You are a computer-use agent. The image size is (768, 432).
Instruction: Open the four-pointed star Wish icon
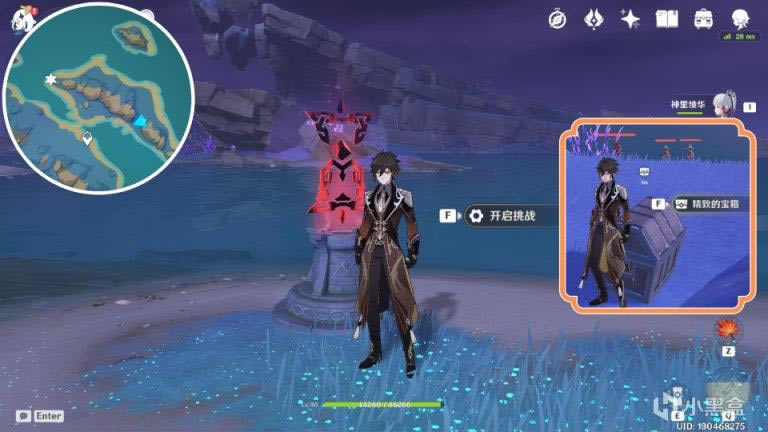tap(630, 18)
